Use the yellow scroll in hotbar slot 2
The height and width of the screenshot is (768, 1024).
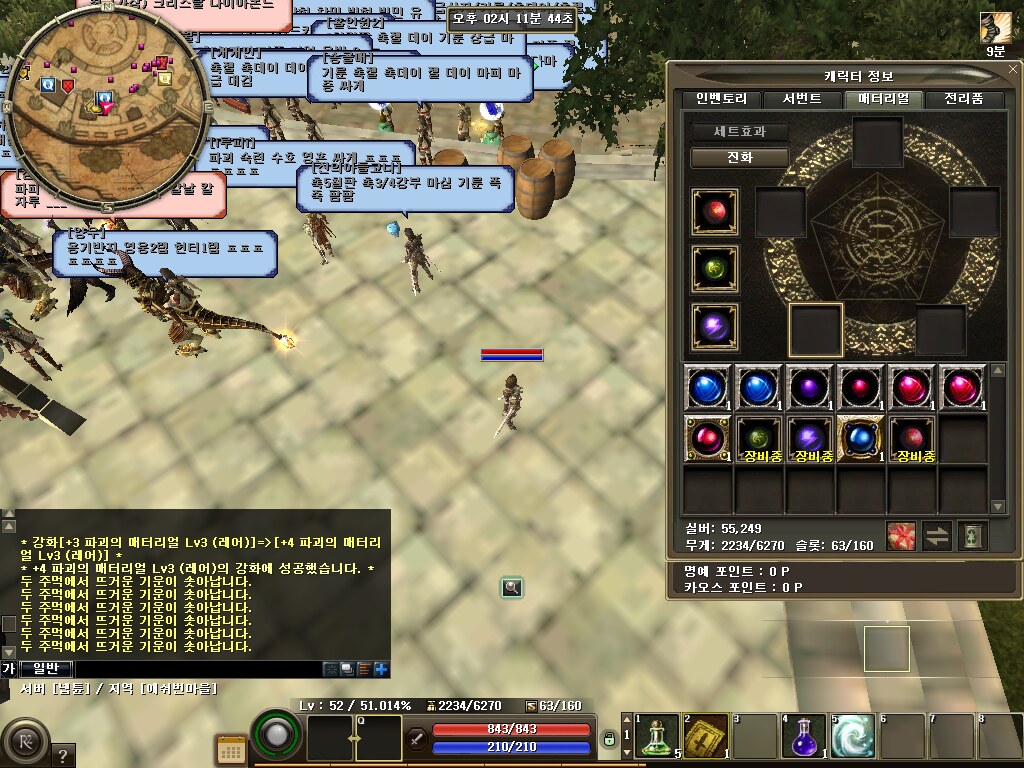click(706, 737)
